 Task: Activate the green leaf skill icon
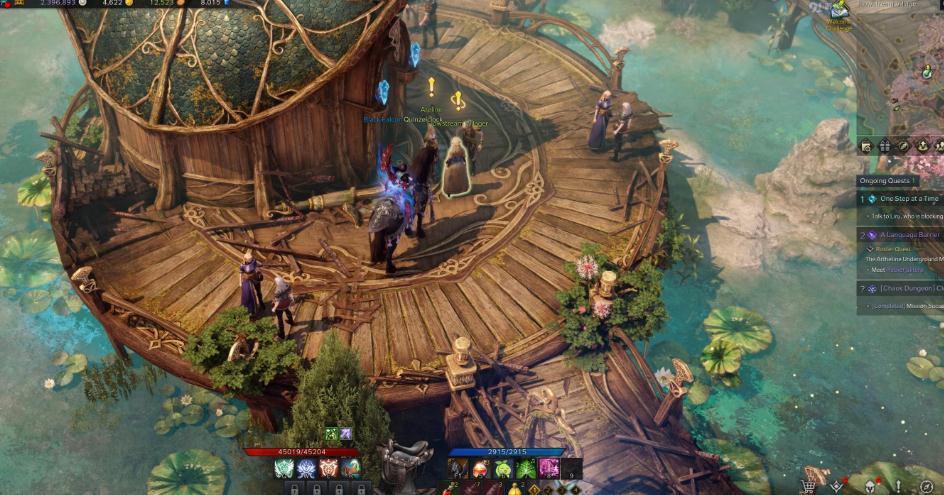click(x=526, y=468)
